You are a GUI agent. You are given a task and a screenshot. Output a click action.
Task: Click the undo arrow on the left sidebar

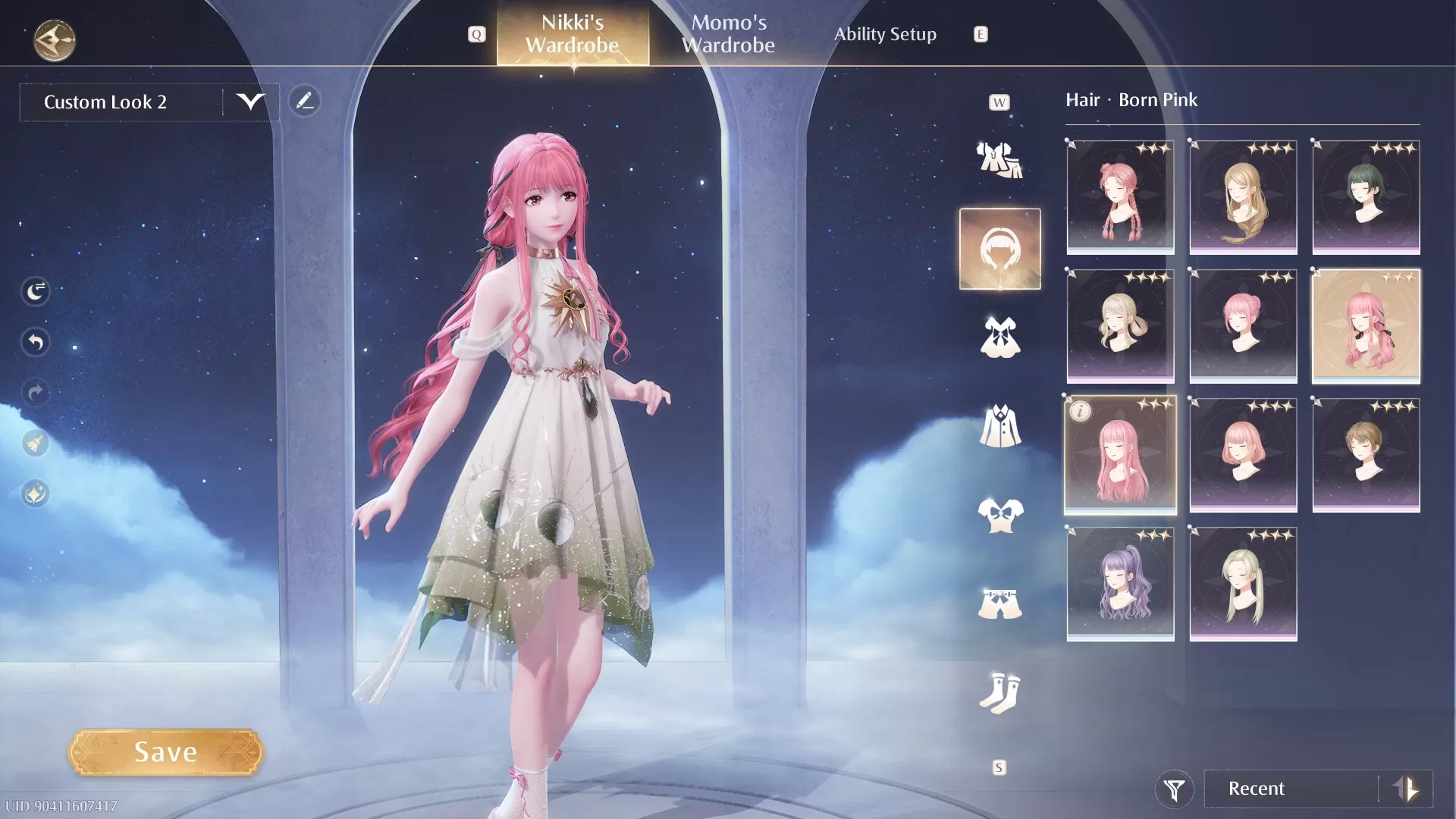[35, 343]
